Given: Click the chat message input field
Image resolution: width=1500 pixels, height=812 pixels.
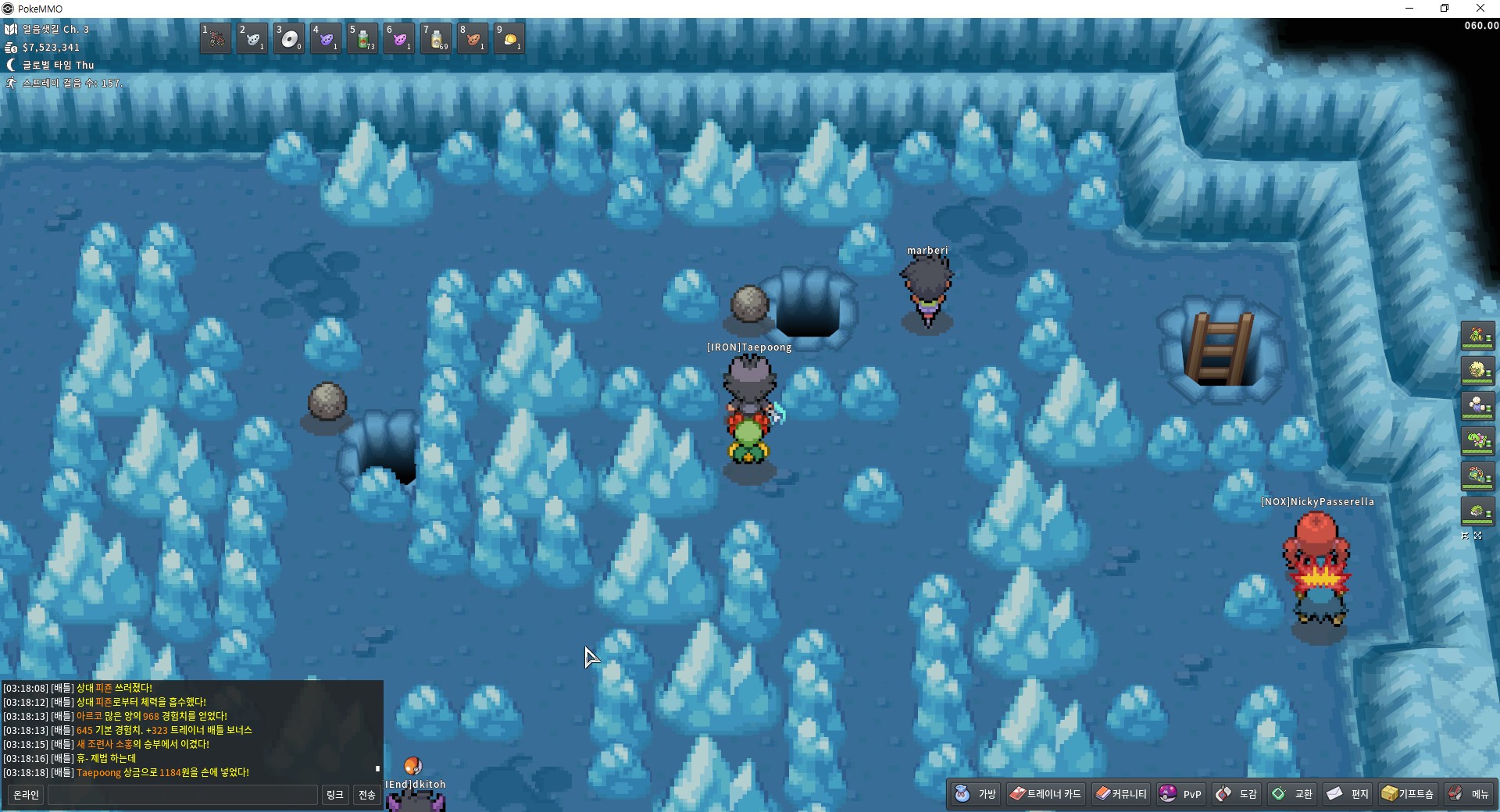Looking at the screenshot, I should coord(183,795).
